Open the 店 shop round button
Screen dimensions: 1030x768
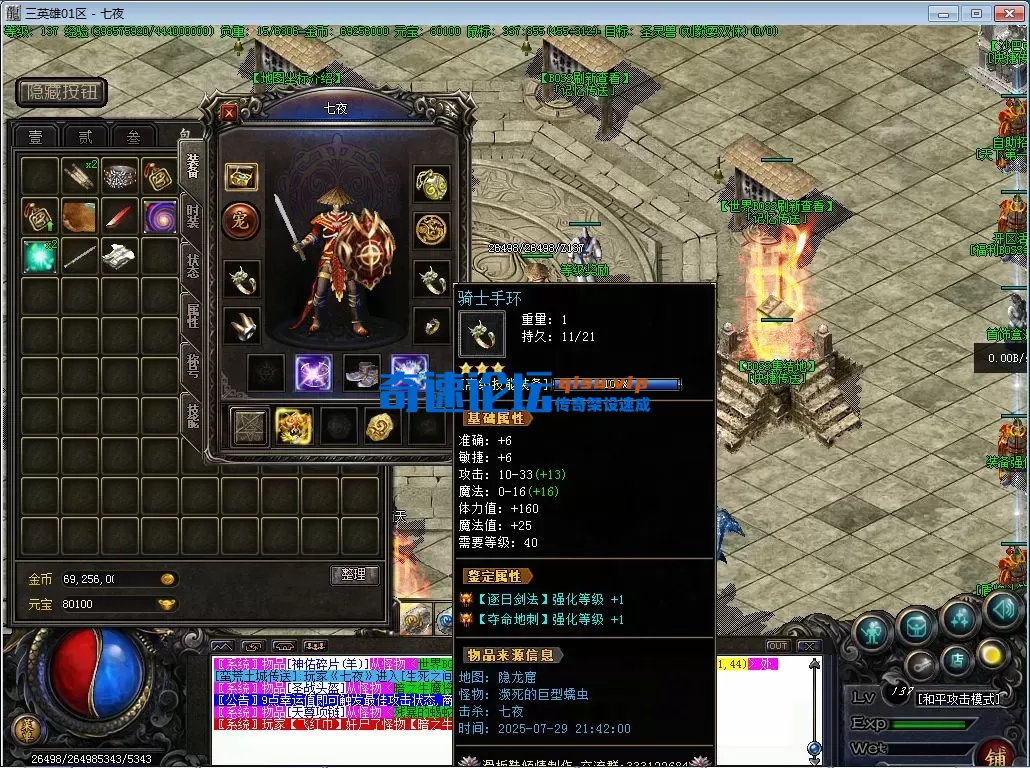click(955, 660)
